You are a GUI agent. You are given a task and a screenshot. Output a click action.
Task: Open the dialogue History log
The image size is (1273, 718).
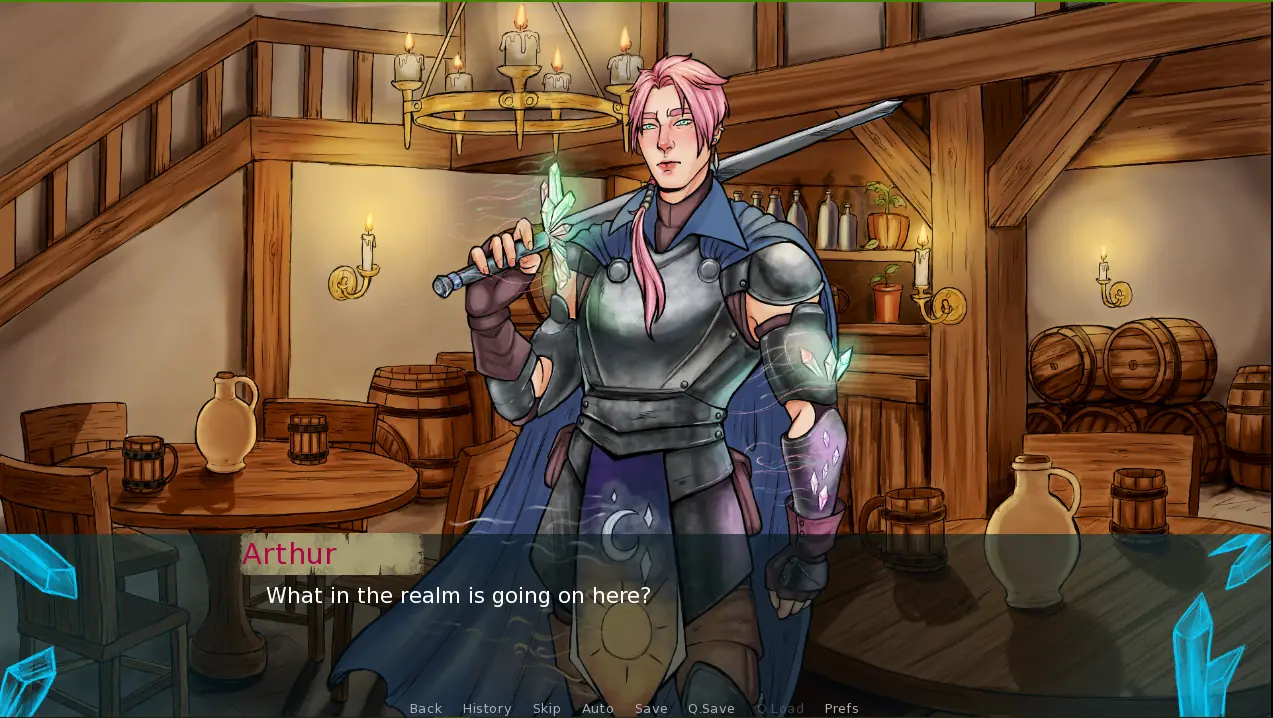487,708
